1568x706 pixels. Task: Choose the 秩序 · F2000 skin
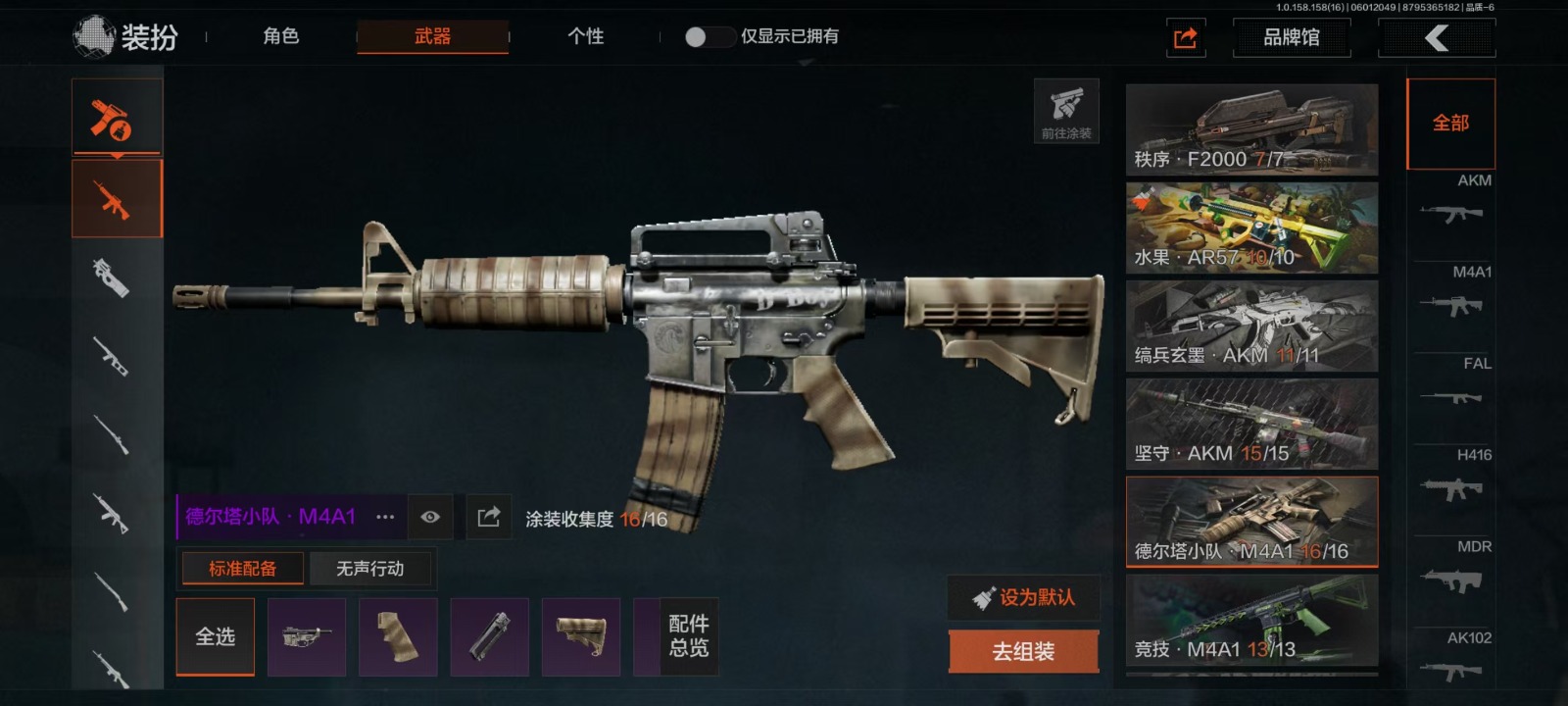point(1251,129)
